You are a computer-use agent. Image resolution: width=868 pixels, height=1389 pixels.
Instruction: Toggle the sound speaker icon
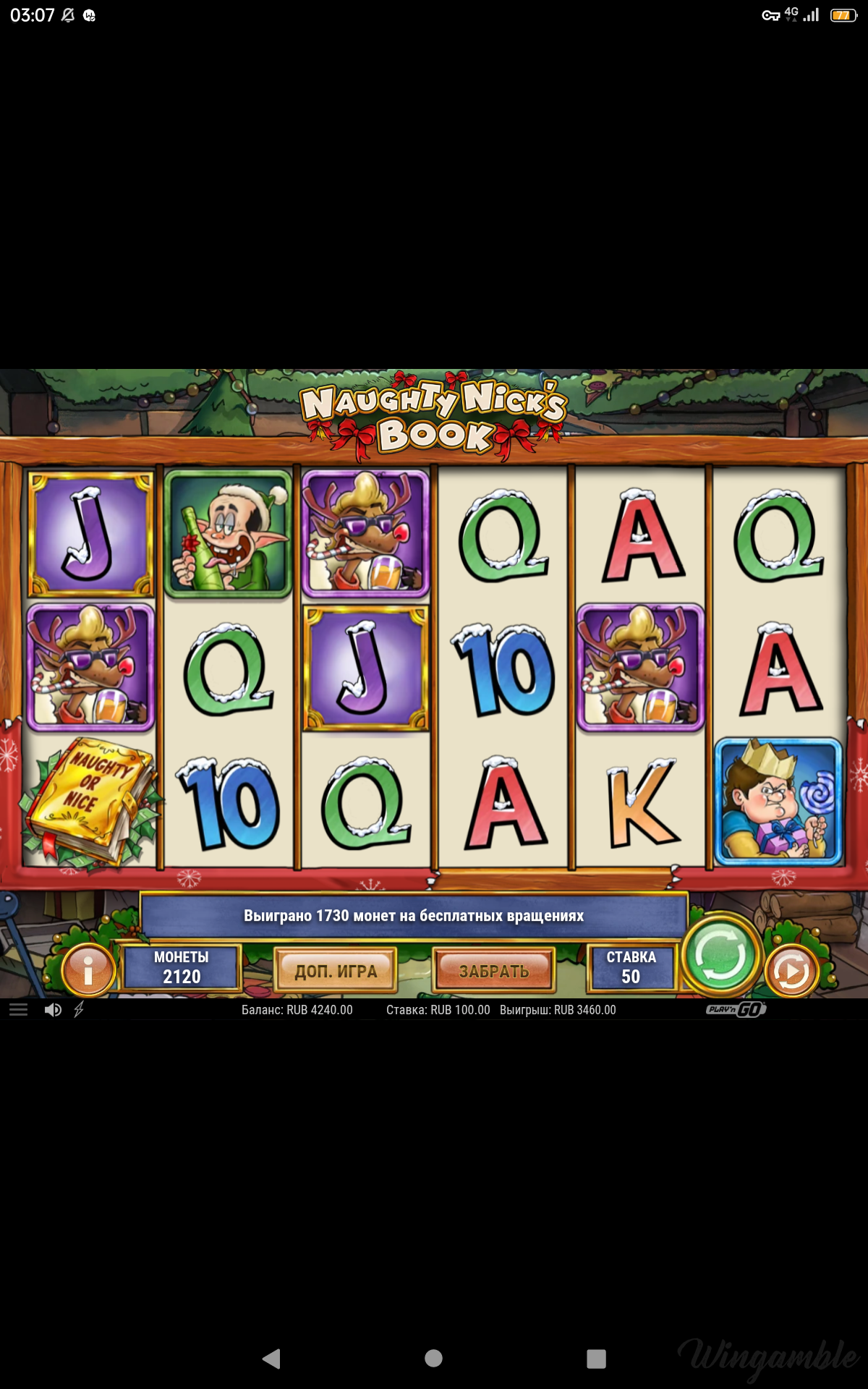pos(53,1010)
